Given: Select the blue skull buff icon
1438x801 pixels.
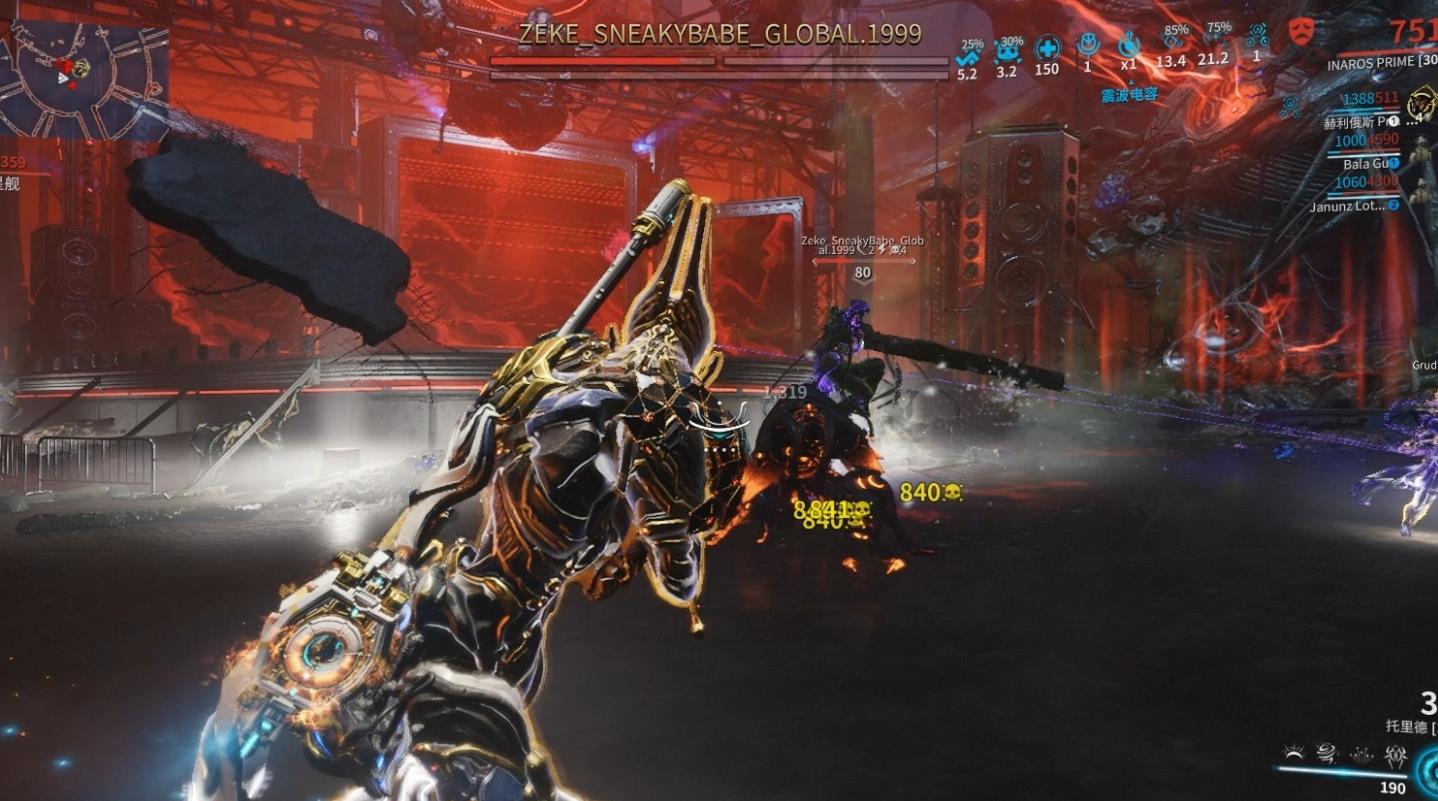Looking at the screenshot, I should tap(1006, 50).
